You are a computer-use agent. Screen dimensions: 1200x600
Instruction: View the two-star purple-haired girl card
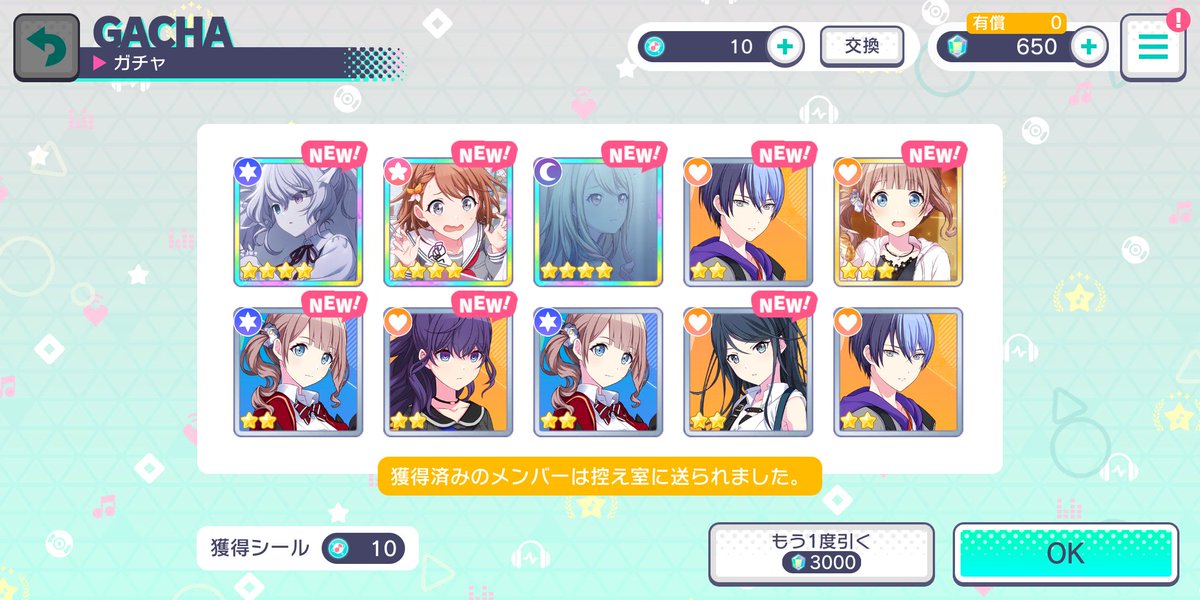click(447, 372)
